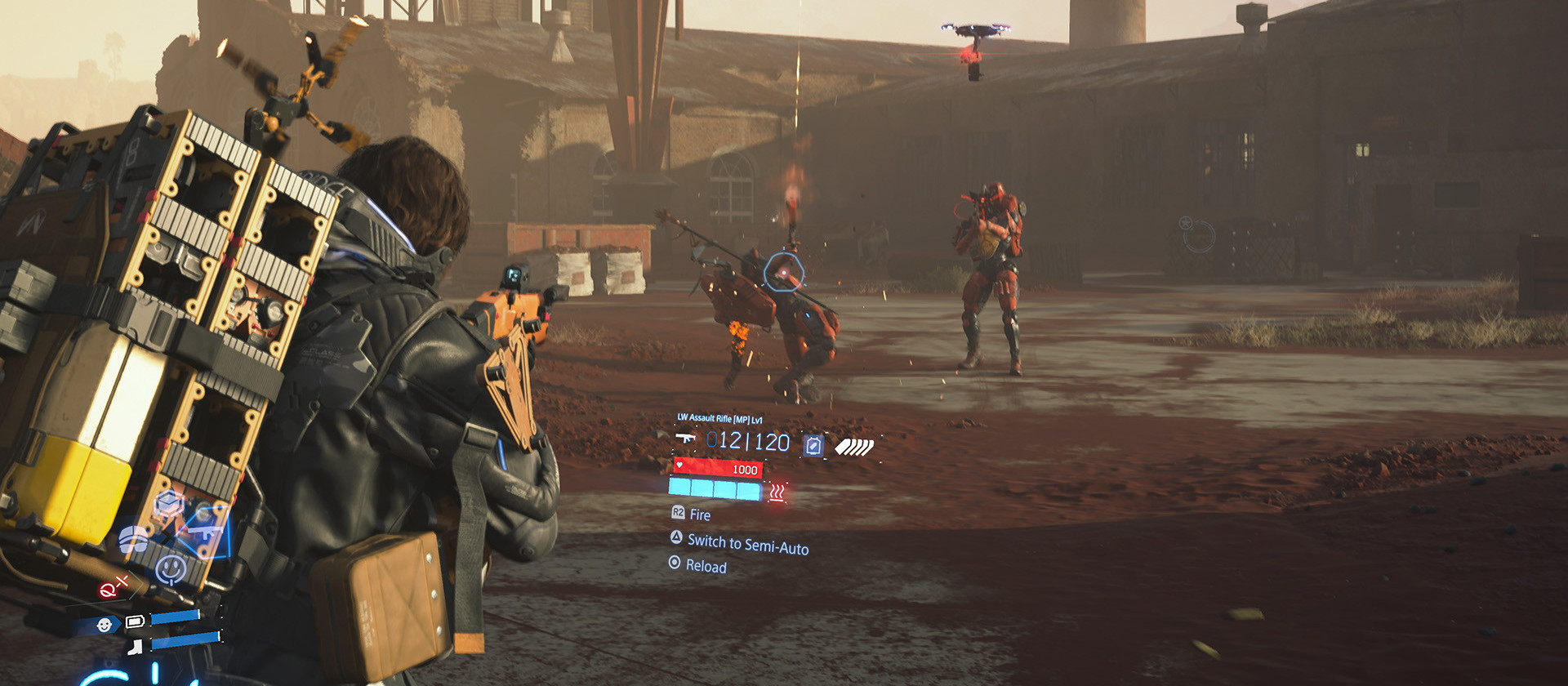Toggle Switch to Semi-Auto fire mode

(750, 542)
